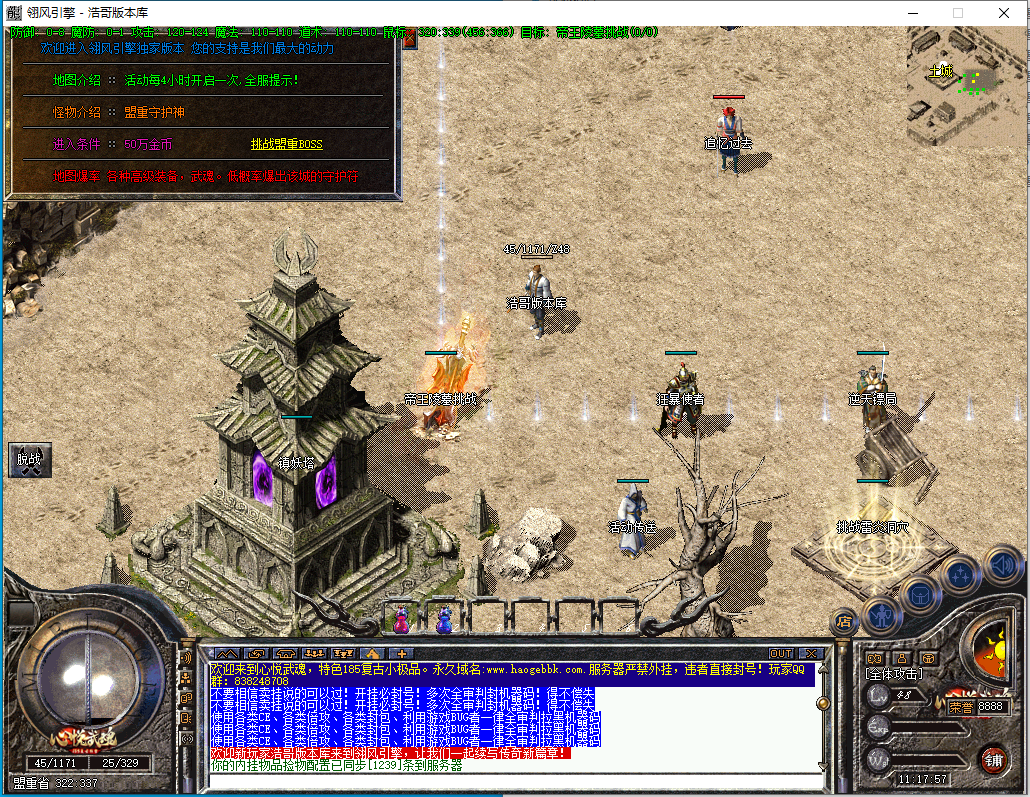Click the chat text input line
Viewport: 1030px width, 797px height.
tap(510, 778)
